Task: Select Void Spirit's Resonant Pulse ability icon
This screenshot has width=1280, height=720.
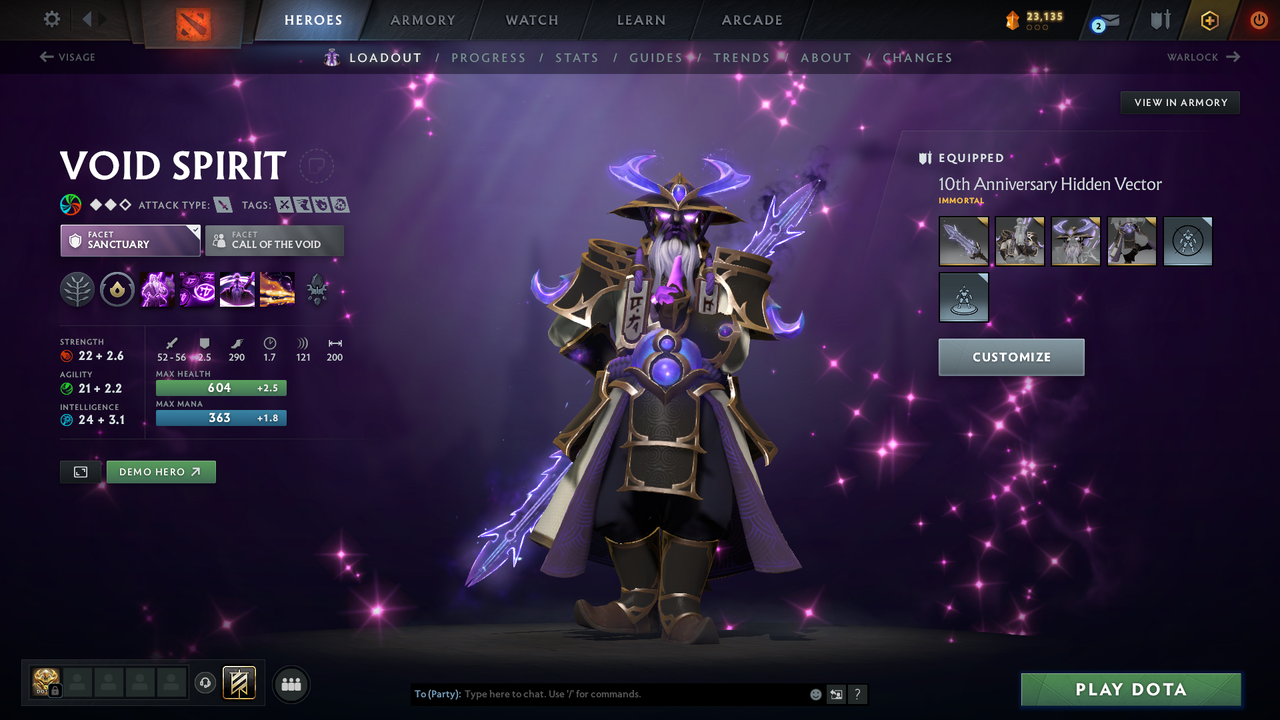Action: tap(237, 289)
